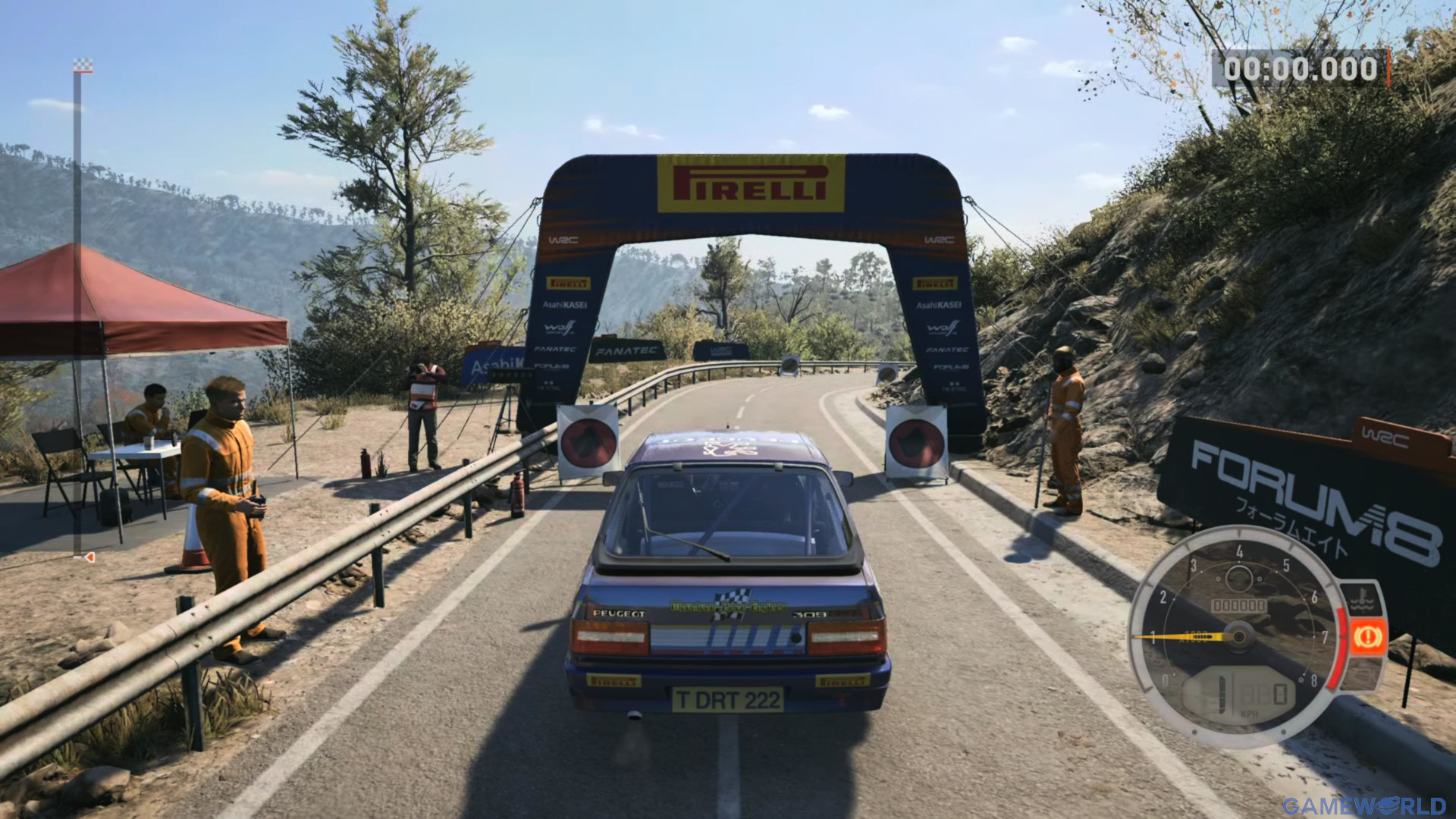Click the FANATEC logo on the left pillar
Image resolution: width=1456 pixels, height=819 pixels.
(556, 349)
